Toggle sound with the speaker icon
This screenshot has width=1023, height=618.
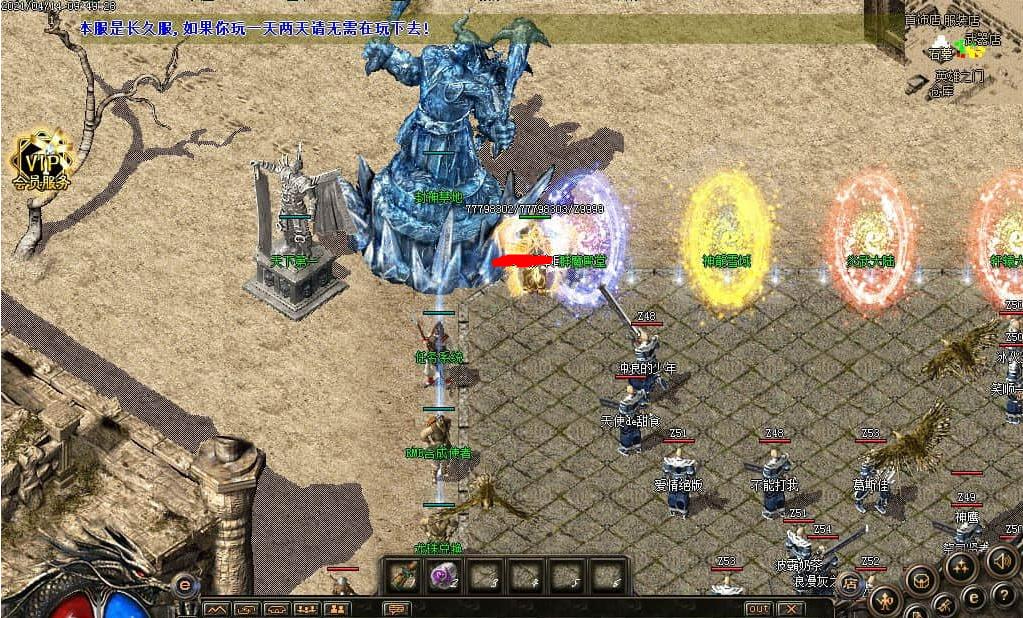[x=1002, y=561]
